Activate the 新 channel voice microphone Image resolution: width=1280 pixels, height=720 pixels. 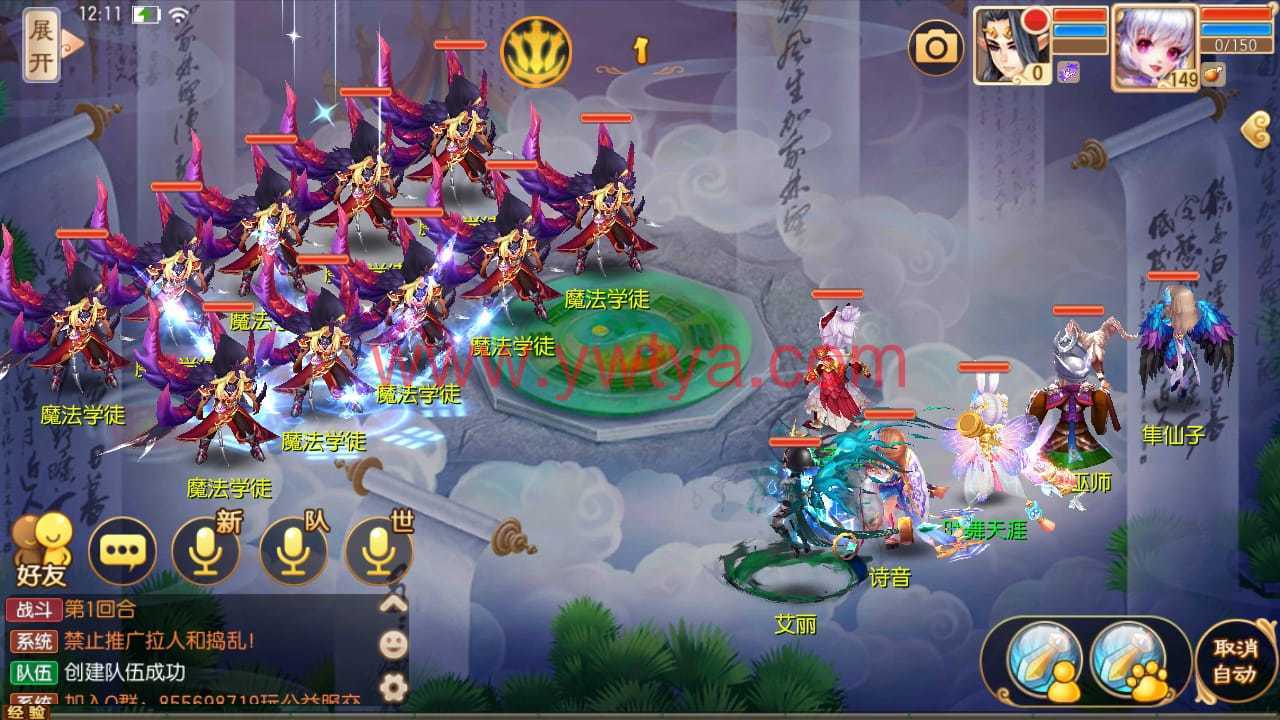pos(205,549)
